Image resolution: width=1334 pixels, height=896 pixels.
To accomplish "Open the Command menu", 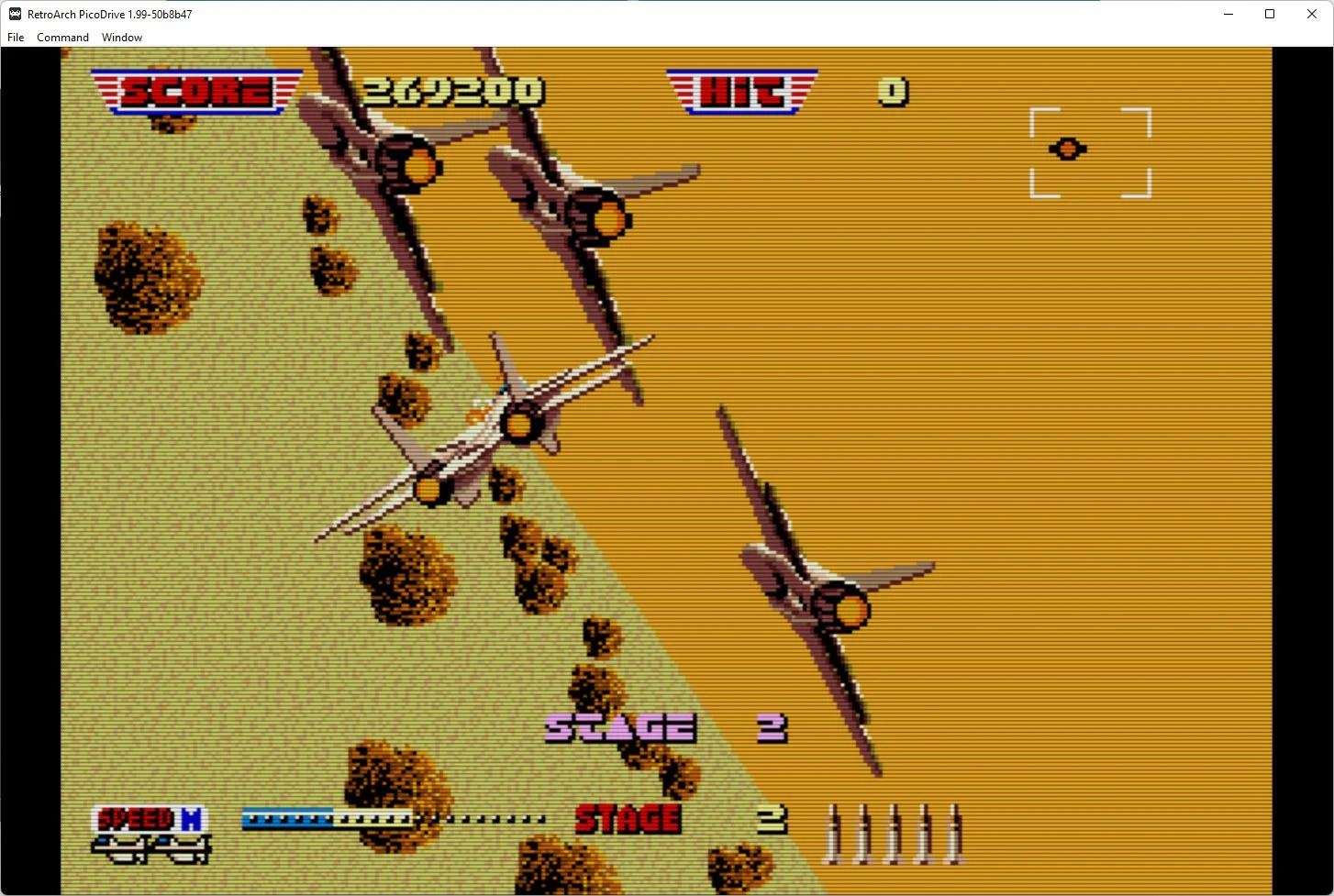I will point(62,37).
